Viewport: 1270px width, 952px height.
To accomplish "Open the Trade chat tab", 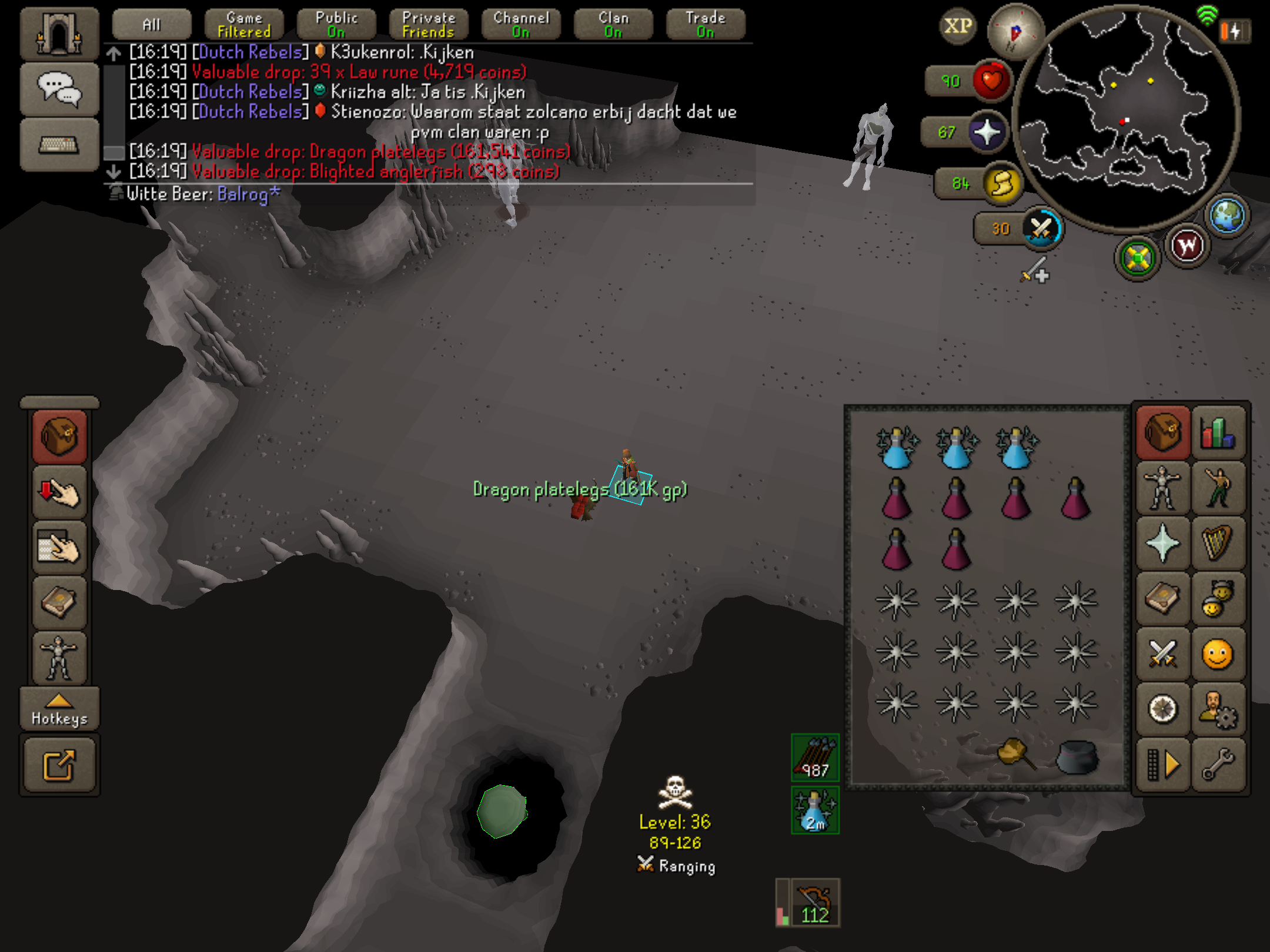I will click(706, 25).
